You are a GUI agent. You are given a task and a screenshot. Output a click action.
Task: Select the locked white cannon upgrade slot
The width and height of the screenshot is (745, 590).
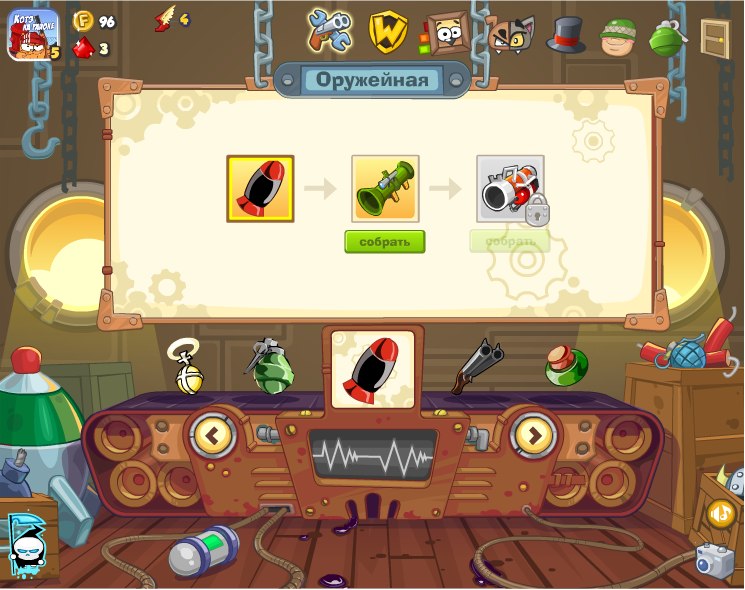click(x=510, y=188)
